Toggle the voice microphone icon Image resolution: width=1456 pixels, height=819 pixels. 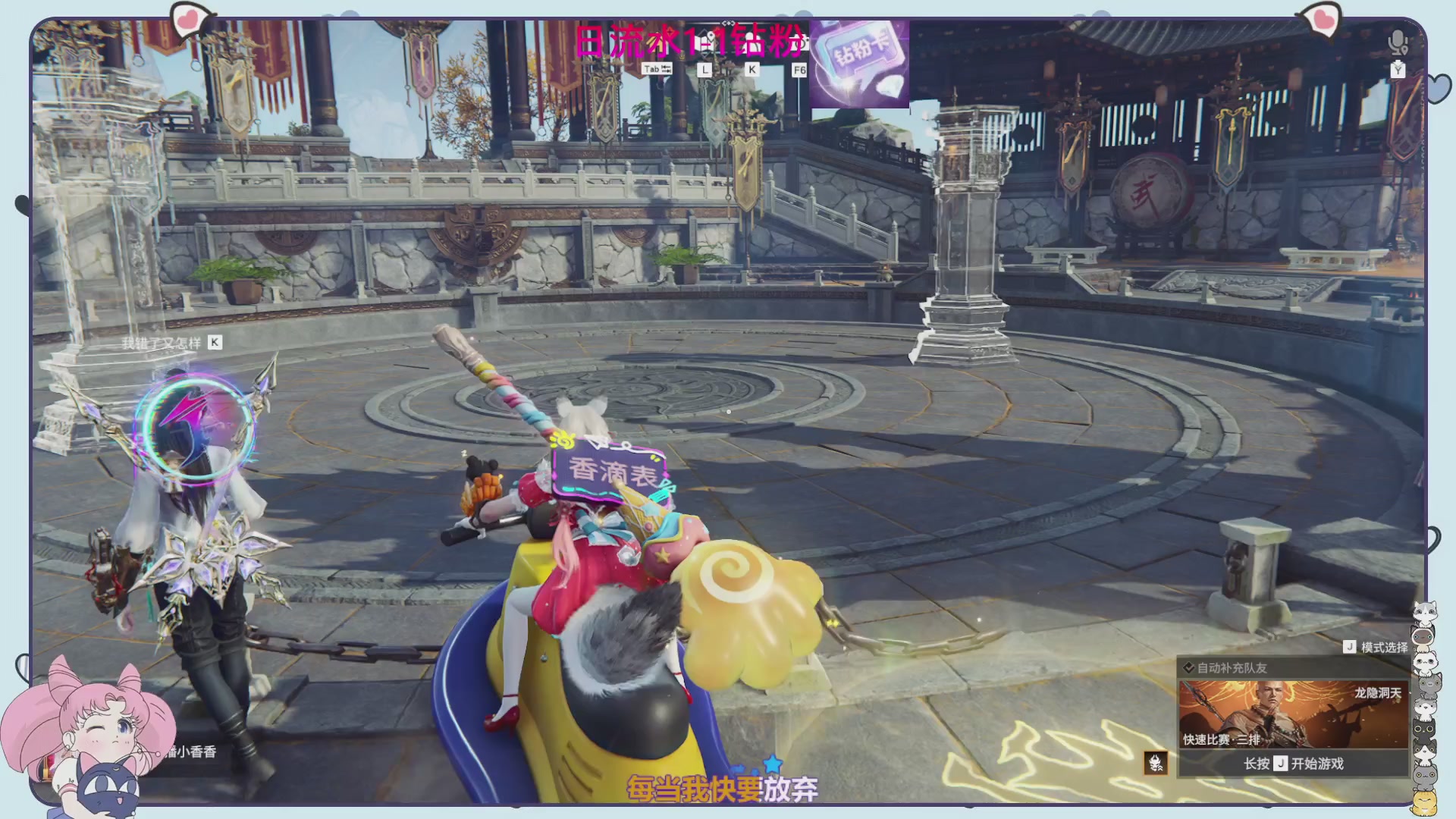tap(1398, 42)
